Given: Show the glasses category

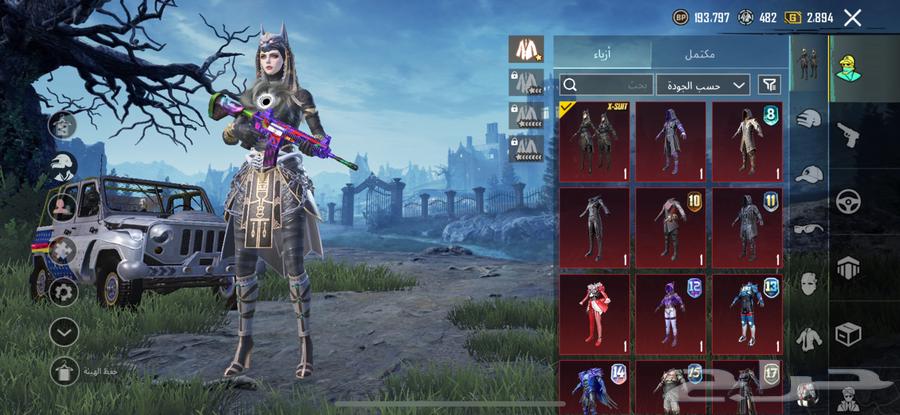Looking at the screenshot, I should 808,229.
